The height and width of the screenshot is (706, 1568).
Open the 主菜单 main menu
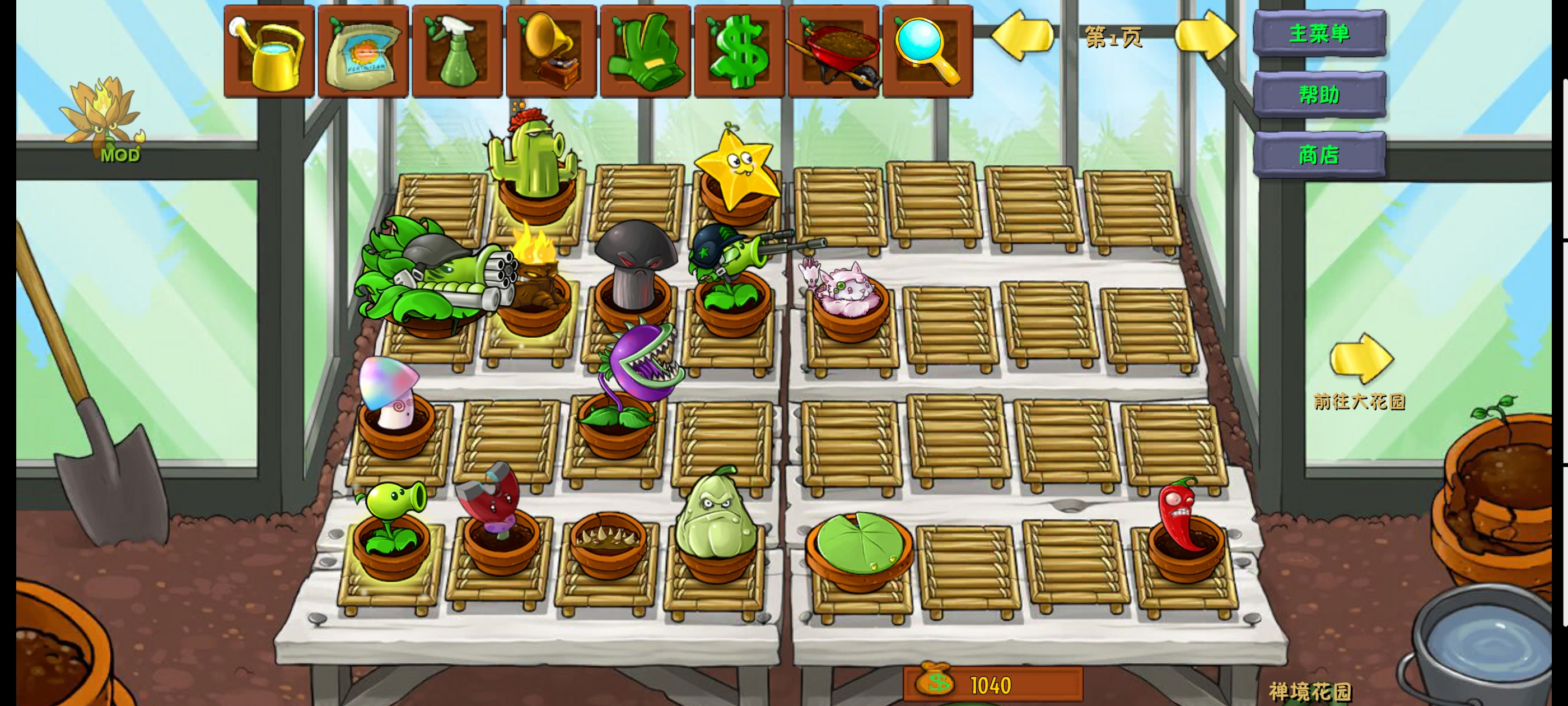click(1319, 34)
